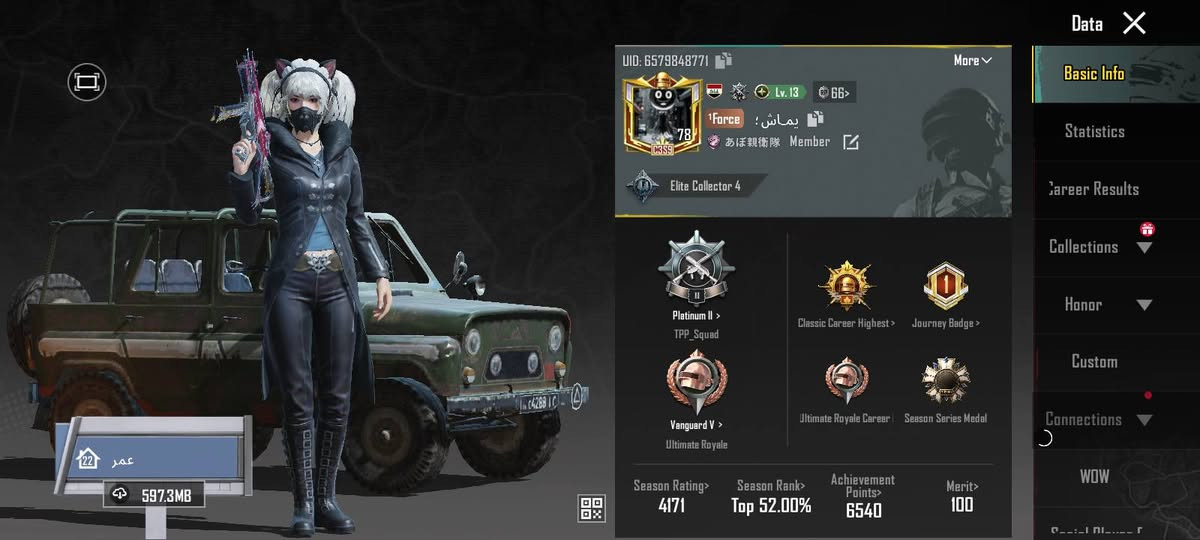Screen dimensions: 1200x540
Task: Copy the player UID
Action: point(724,61)
